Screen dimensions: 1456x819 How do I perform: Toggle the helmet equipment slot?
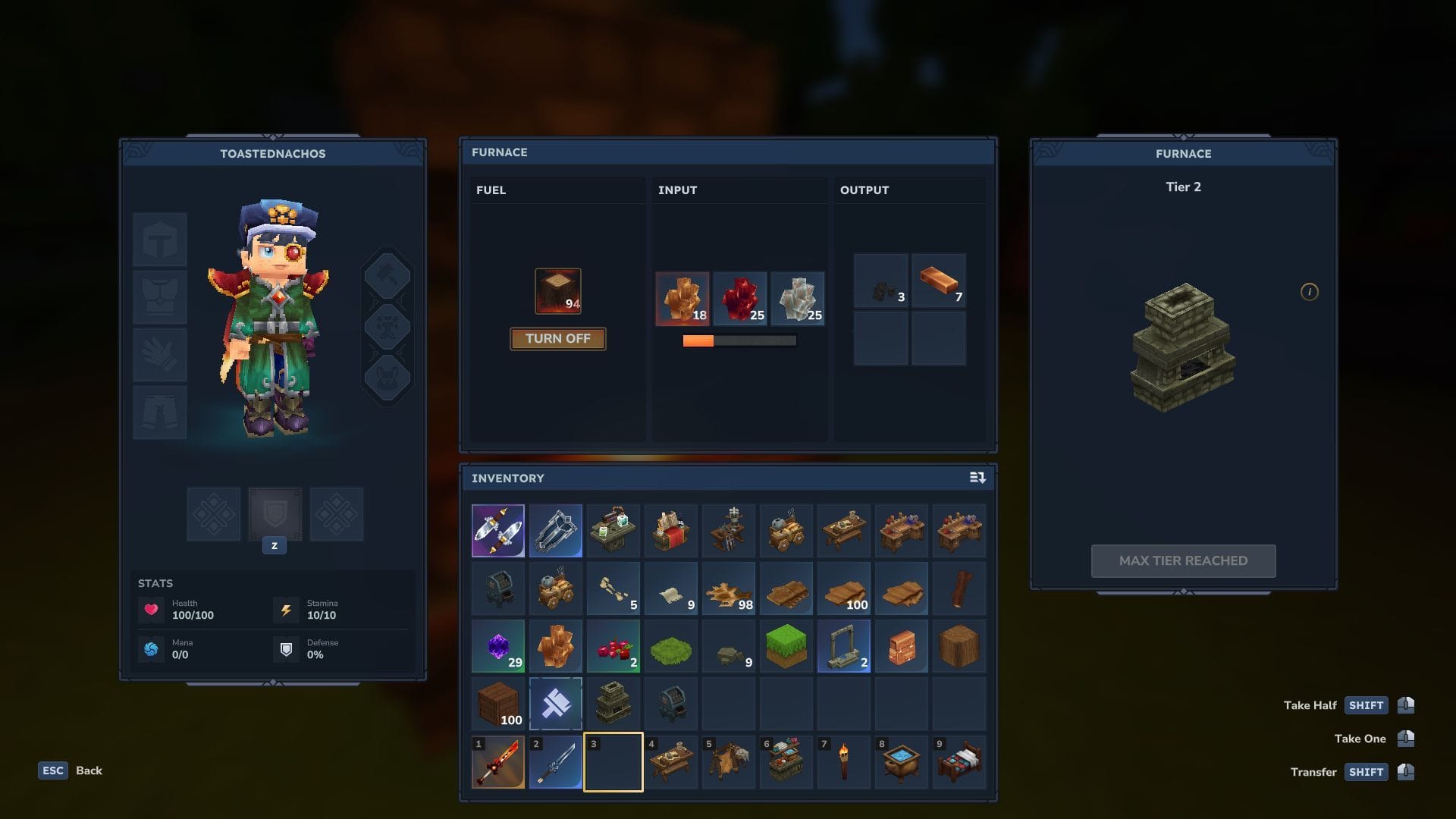coord(160,239)
